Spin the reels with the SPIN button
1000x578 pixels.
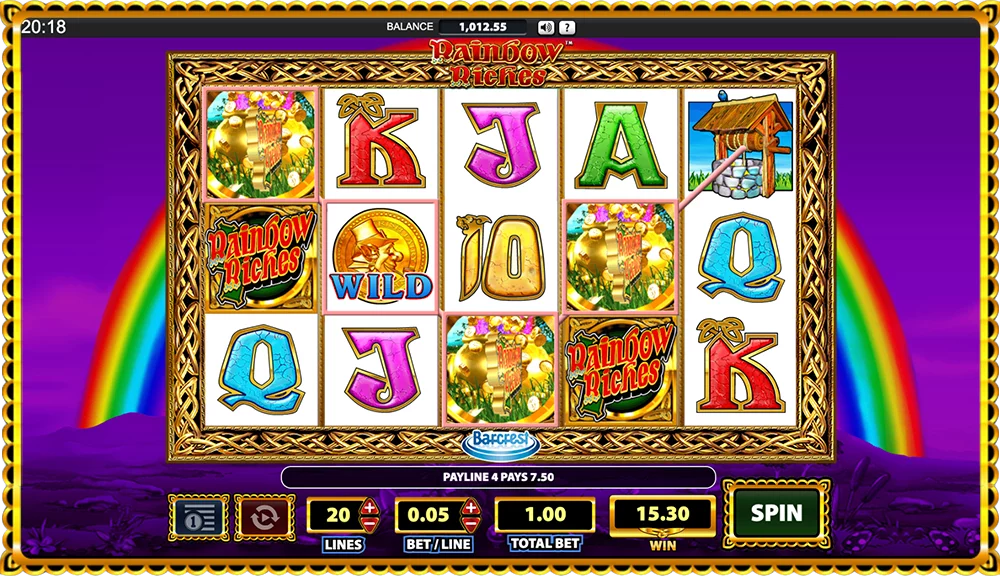click(x=776, y=514)
